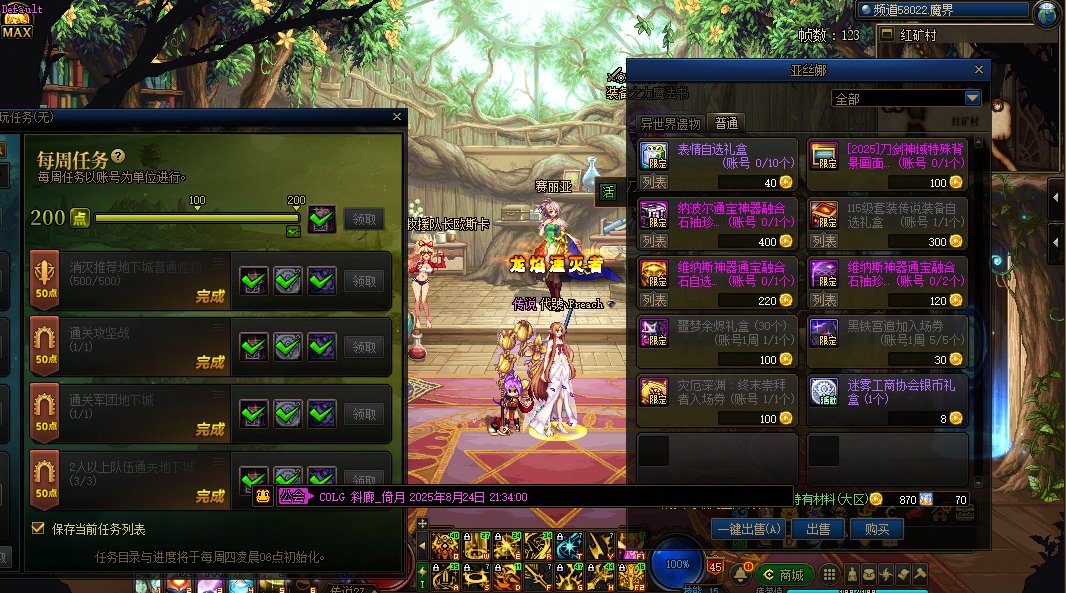
Task: Select the 噩梦余烬礼盒 shop item
Action: coord(717,341)
